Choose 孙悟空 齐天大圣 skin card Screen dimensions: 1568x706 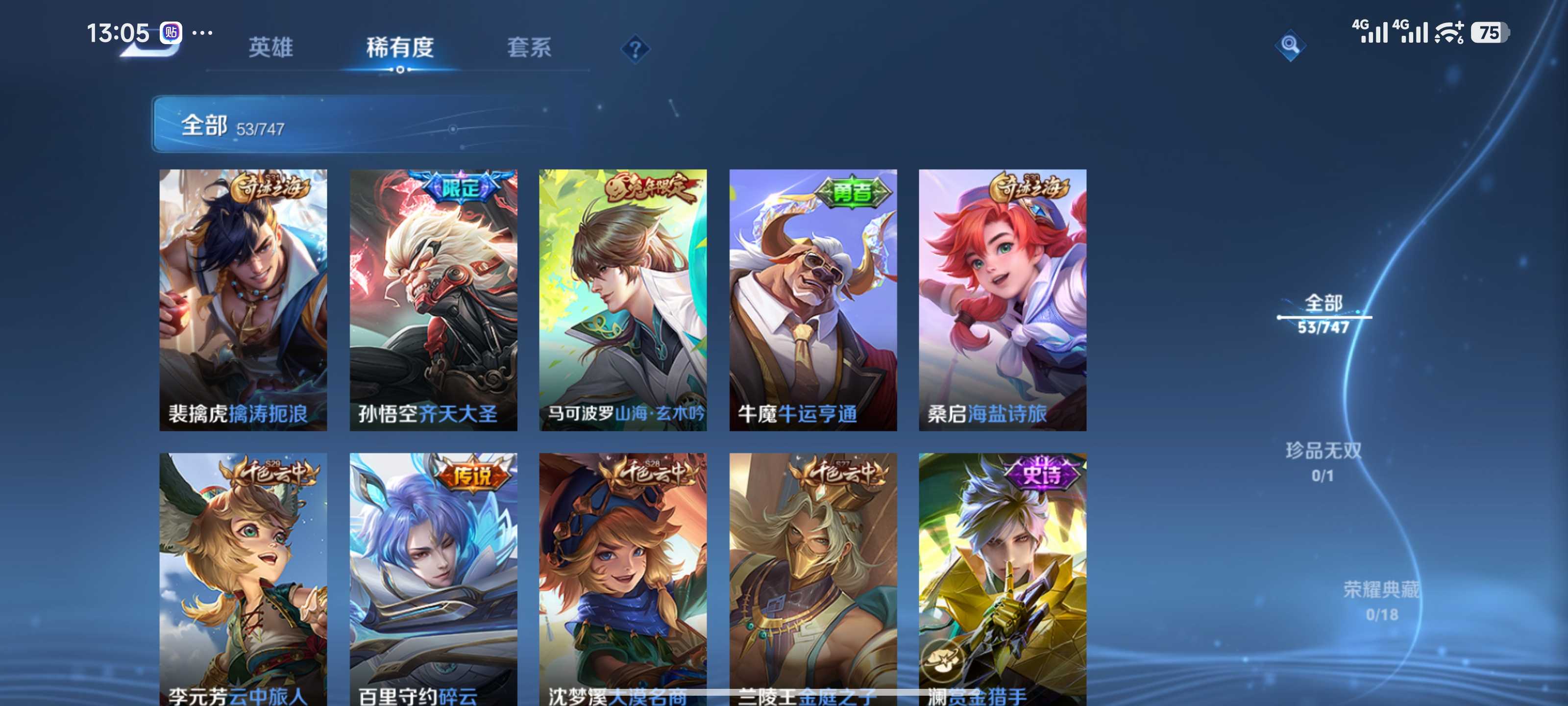coord(433,300)
